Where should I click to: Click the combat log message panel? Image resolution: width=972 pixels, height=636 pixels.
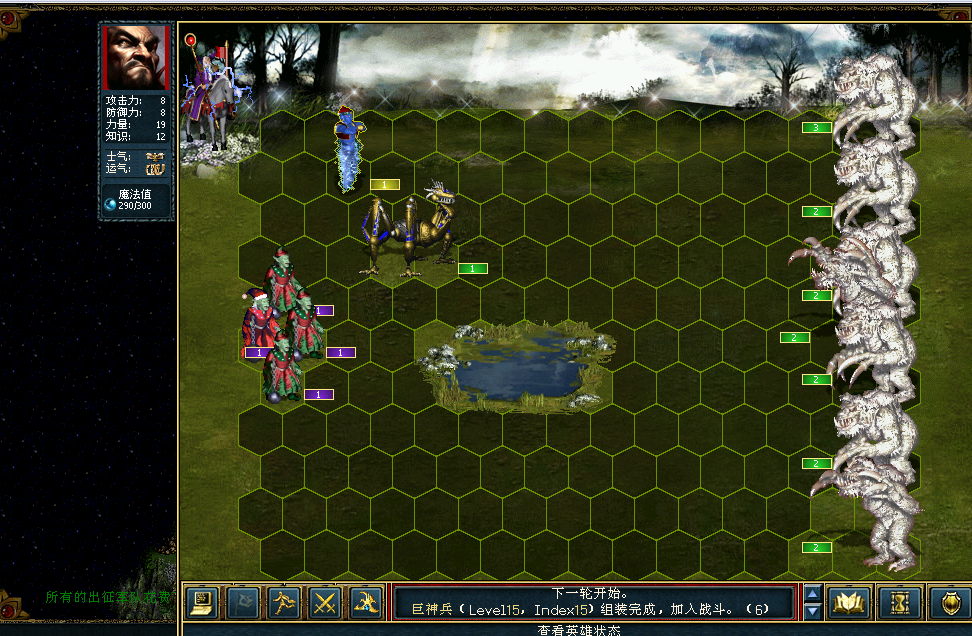(594, 601)
